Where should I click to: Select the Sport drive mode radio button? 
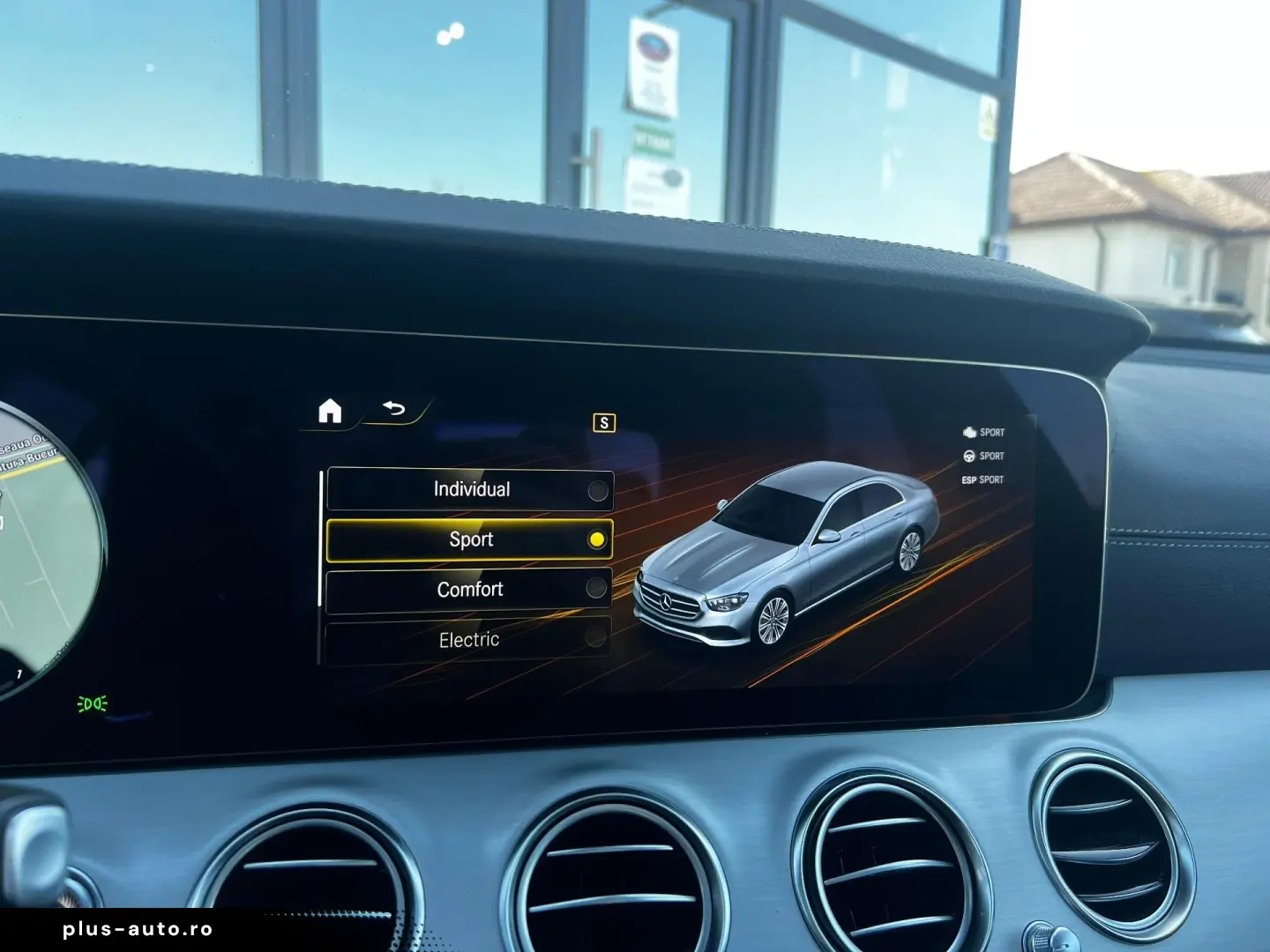(599, 539)
